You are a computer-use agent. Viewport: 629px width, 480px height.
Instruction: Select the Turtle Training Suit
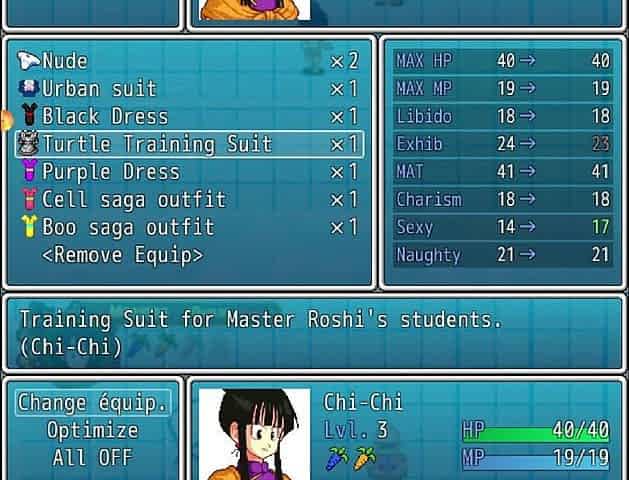156,144
